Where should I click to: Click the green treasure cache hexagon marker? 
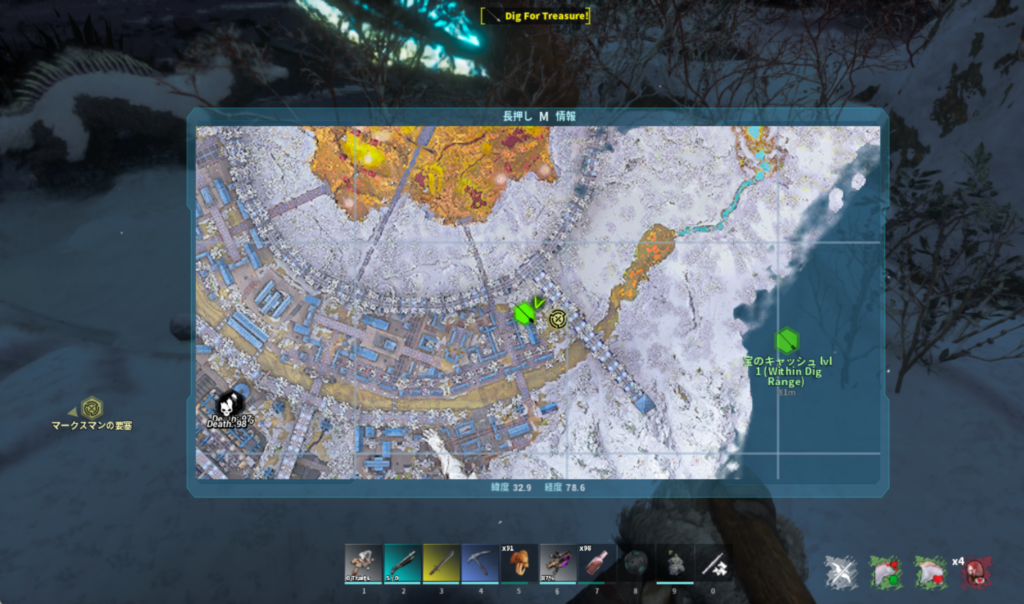[x=787, y=341]
